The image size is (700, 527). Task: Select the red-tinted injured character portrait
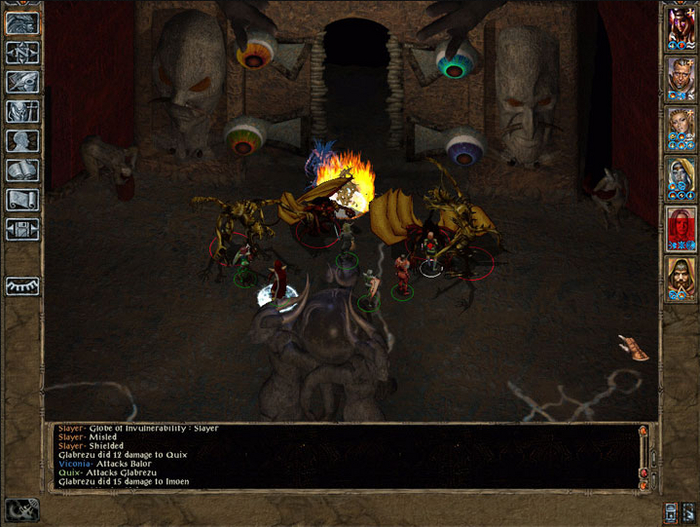pos(680,228)
